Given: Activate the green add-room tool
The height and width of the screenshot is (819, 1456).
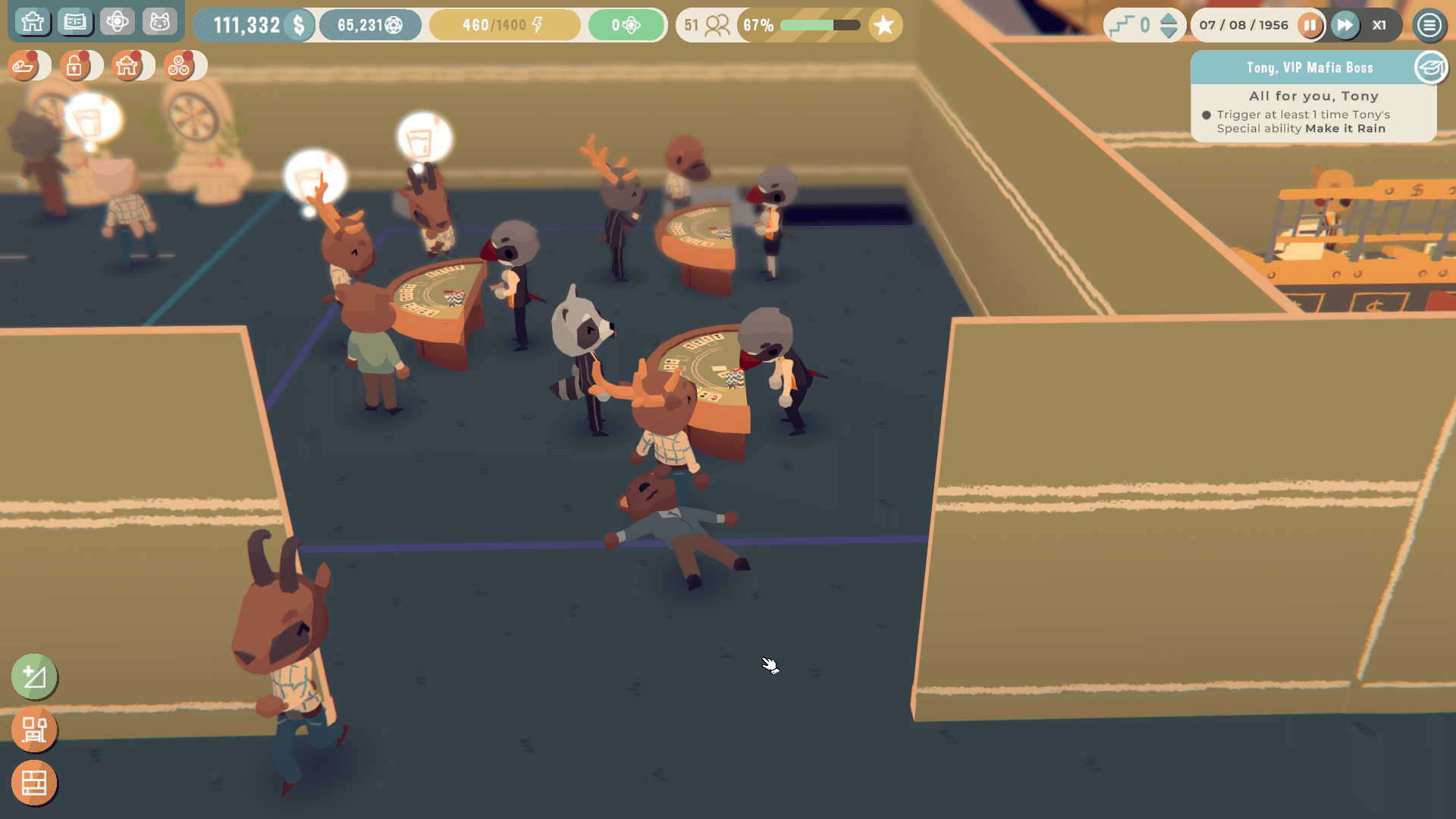Looking at the screenshot, I should pyautogui.click(x=34, y=676).
